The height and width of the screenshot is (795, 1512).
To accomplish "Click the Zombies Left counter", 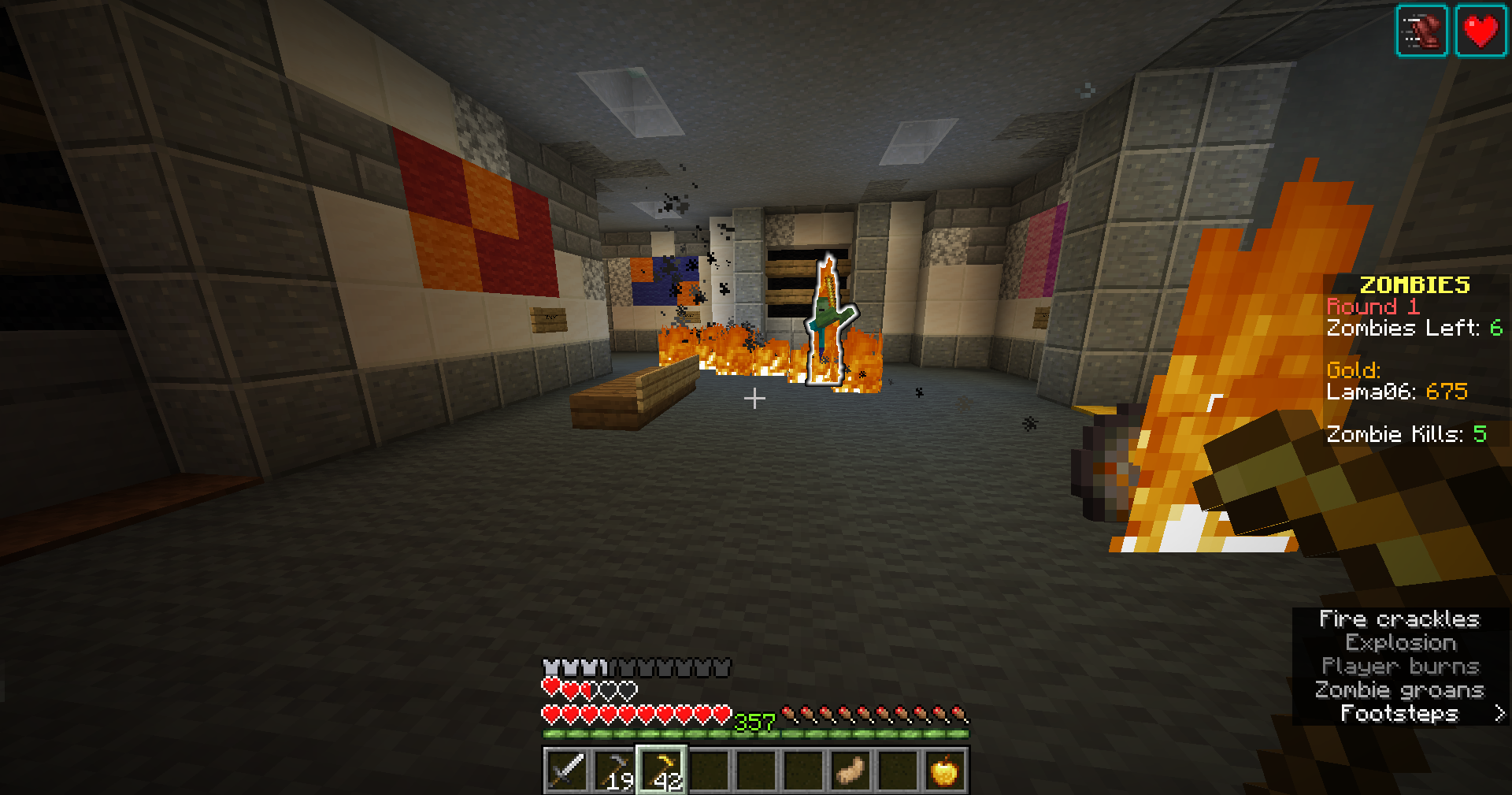I will point(1413,329).
